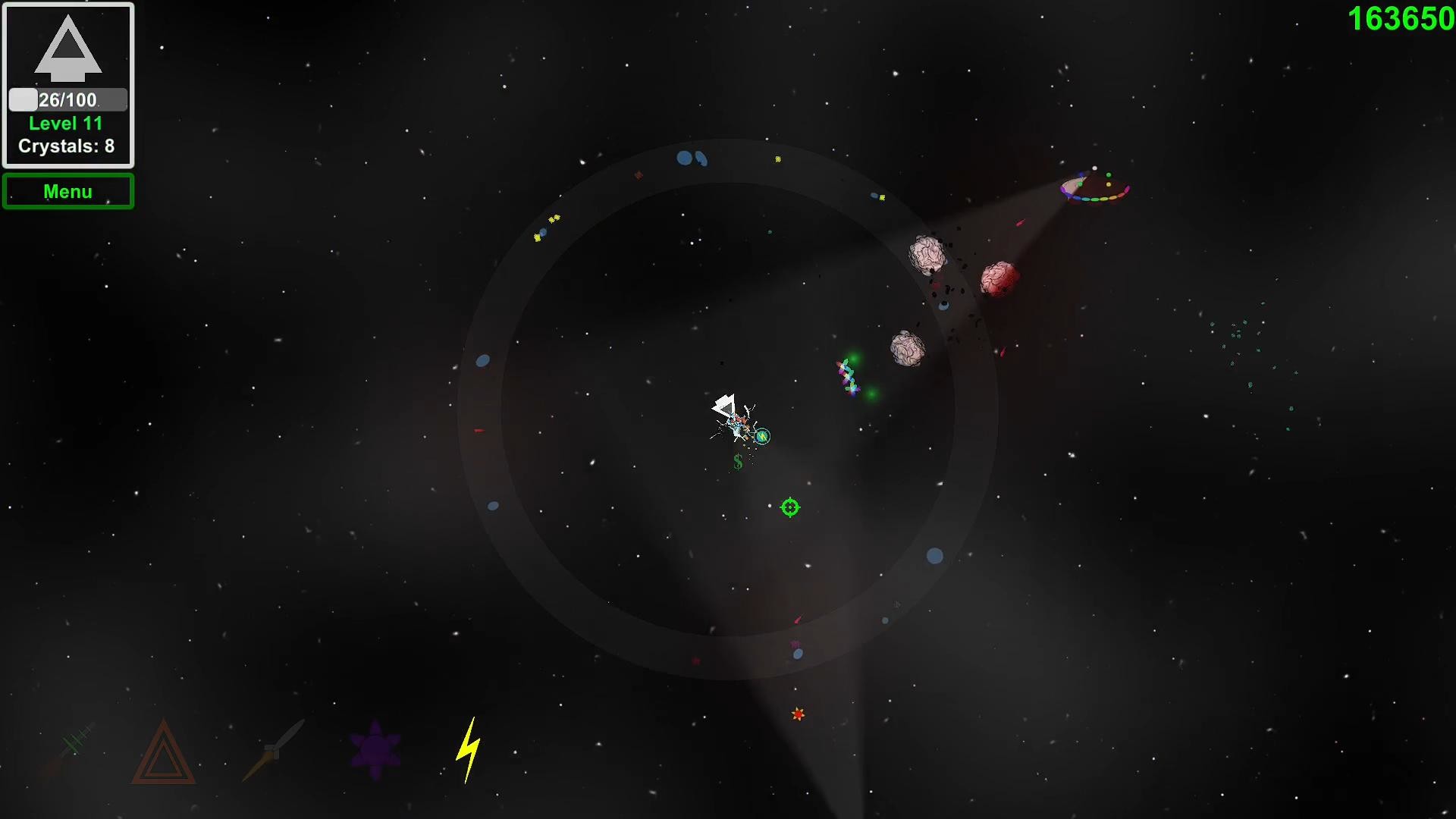Click the red brain asteroid
The width and height of the screenshot is (1456, 819).
point(997,278)
